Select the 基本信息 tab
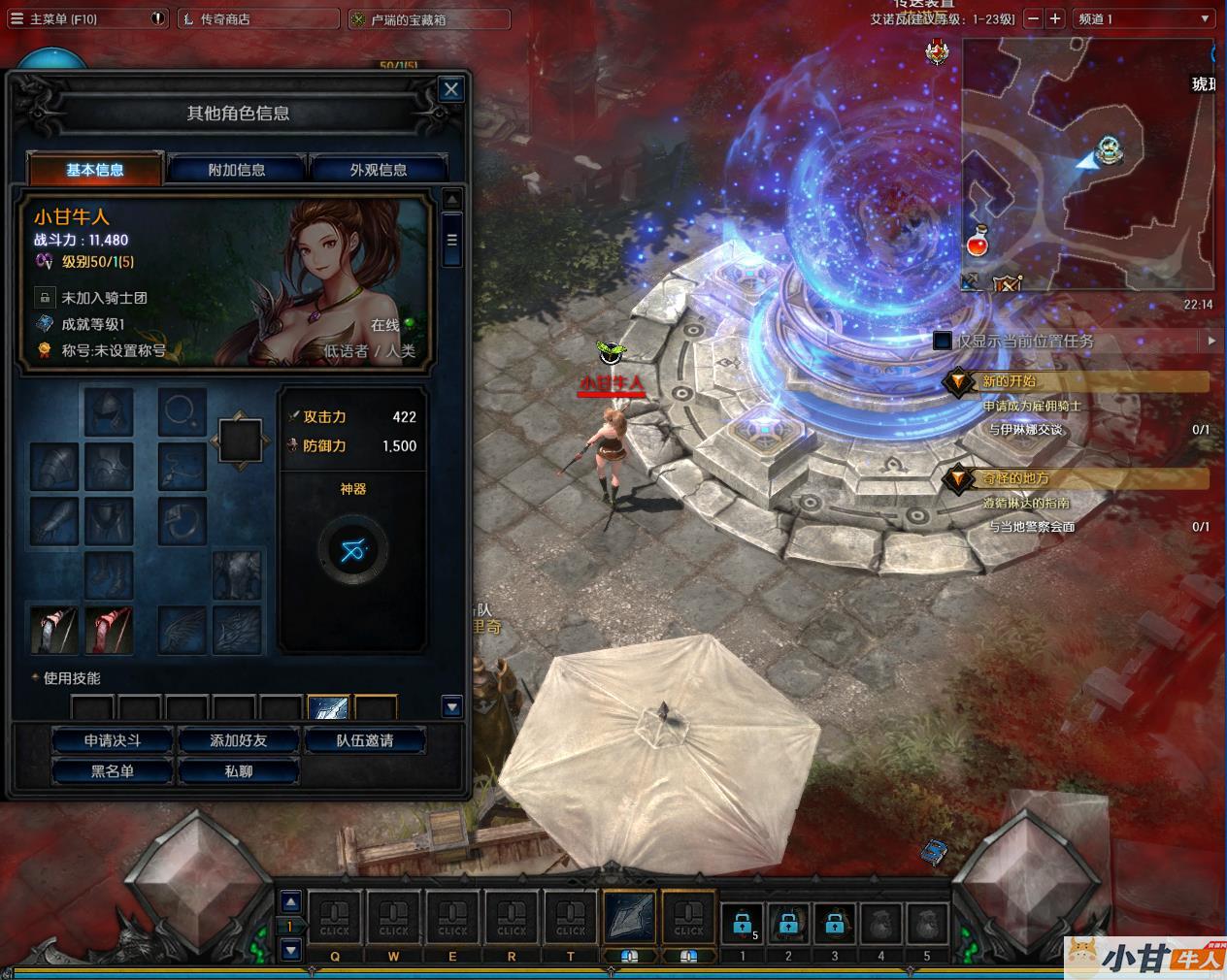Viewport: 1227px width, 980px height. point(95,170)
